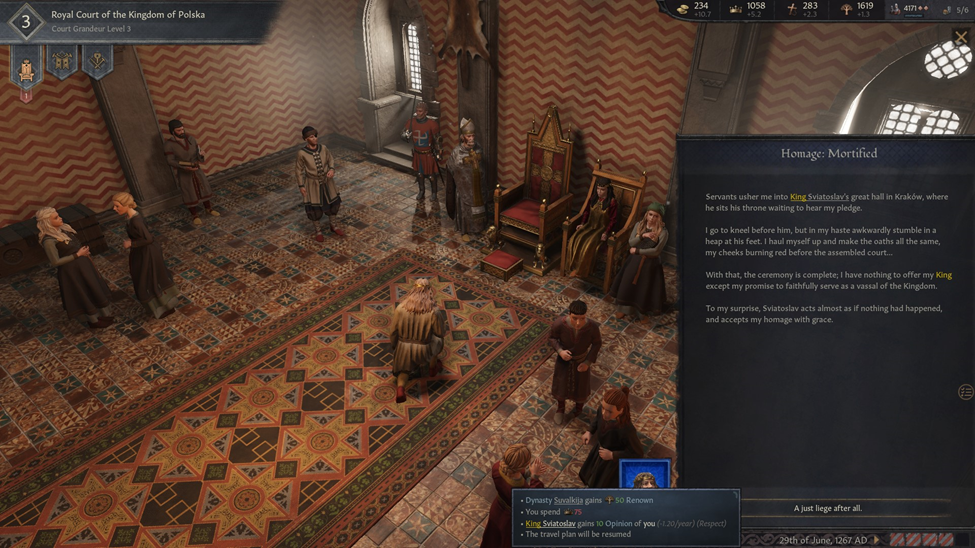Close the royal court view
This screenshot has width=975, height=548.
(x=961, y=38)
